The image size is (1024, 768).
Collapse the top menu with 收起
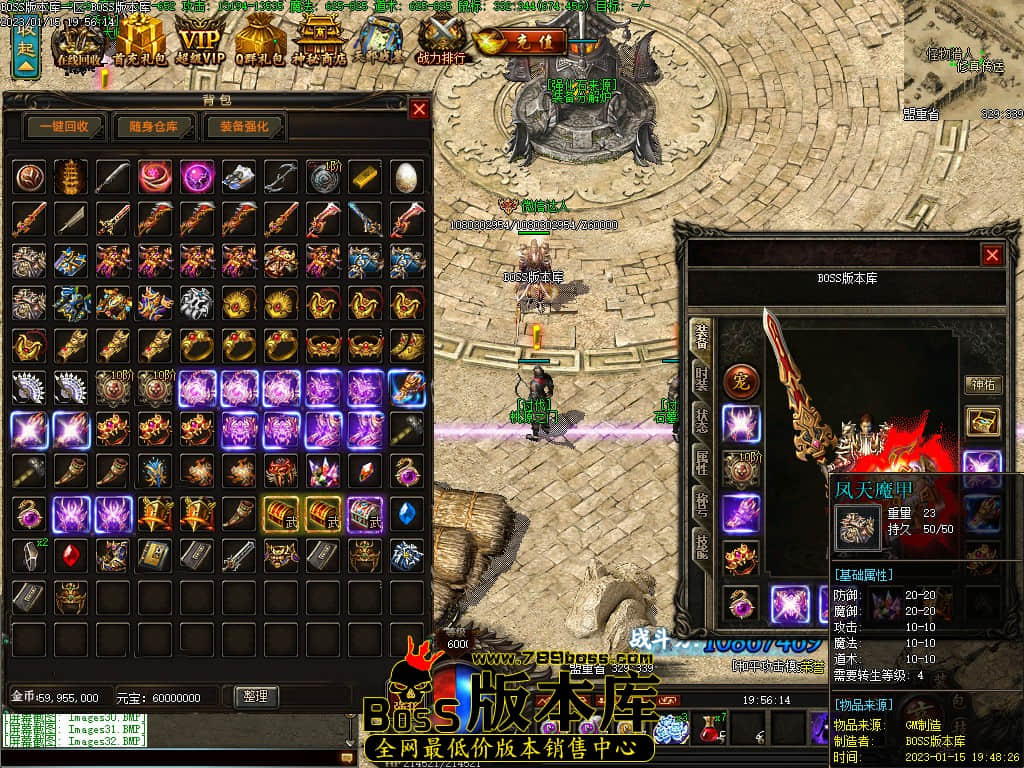point(26,50)
